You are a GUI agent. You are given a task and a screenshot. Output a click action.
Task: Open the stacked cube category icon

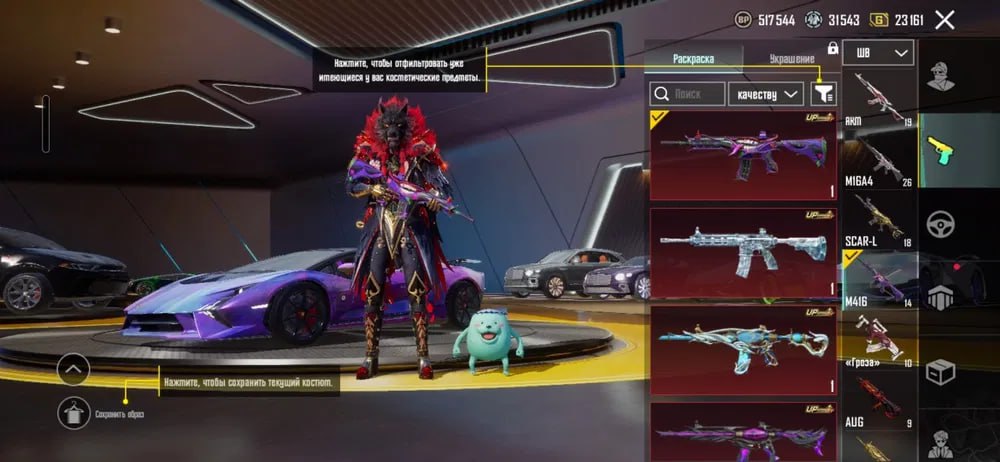[940, 297]
